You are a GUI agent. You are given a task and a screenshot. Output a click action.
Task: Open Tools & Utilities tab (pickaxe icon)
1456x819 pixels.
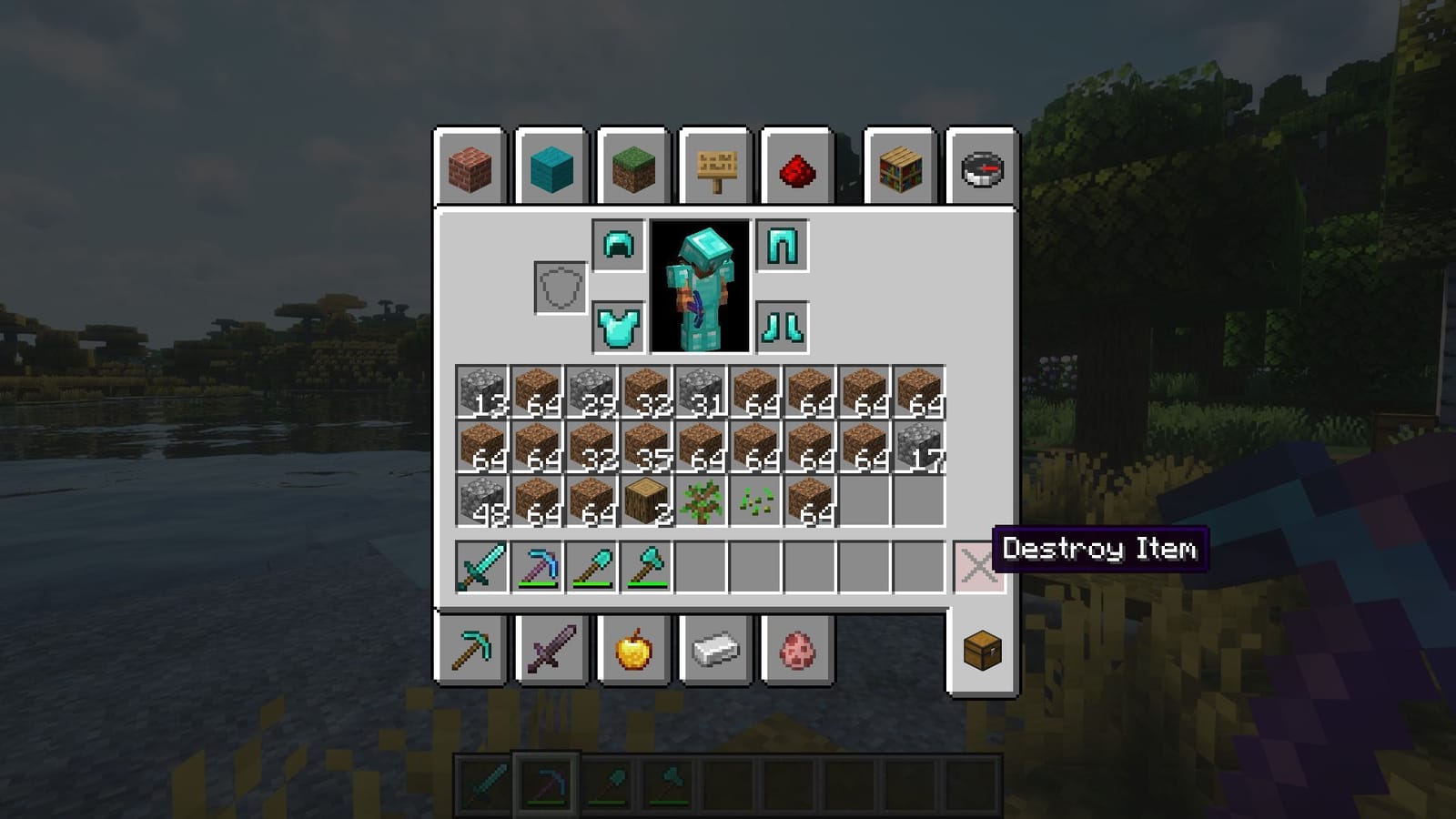click(470, 651)
